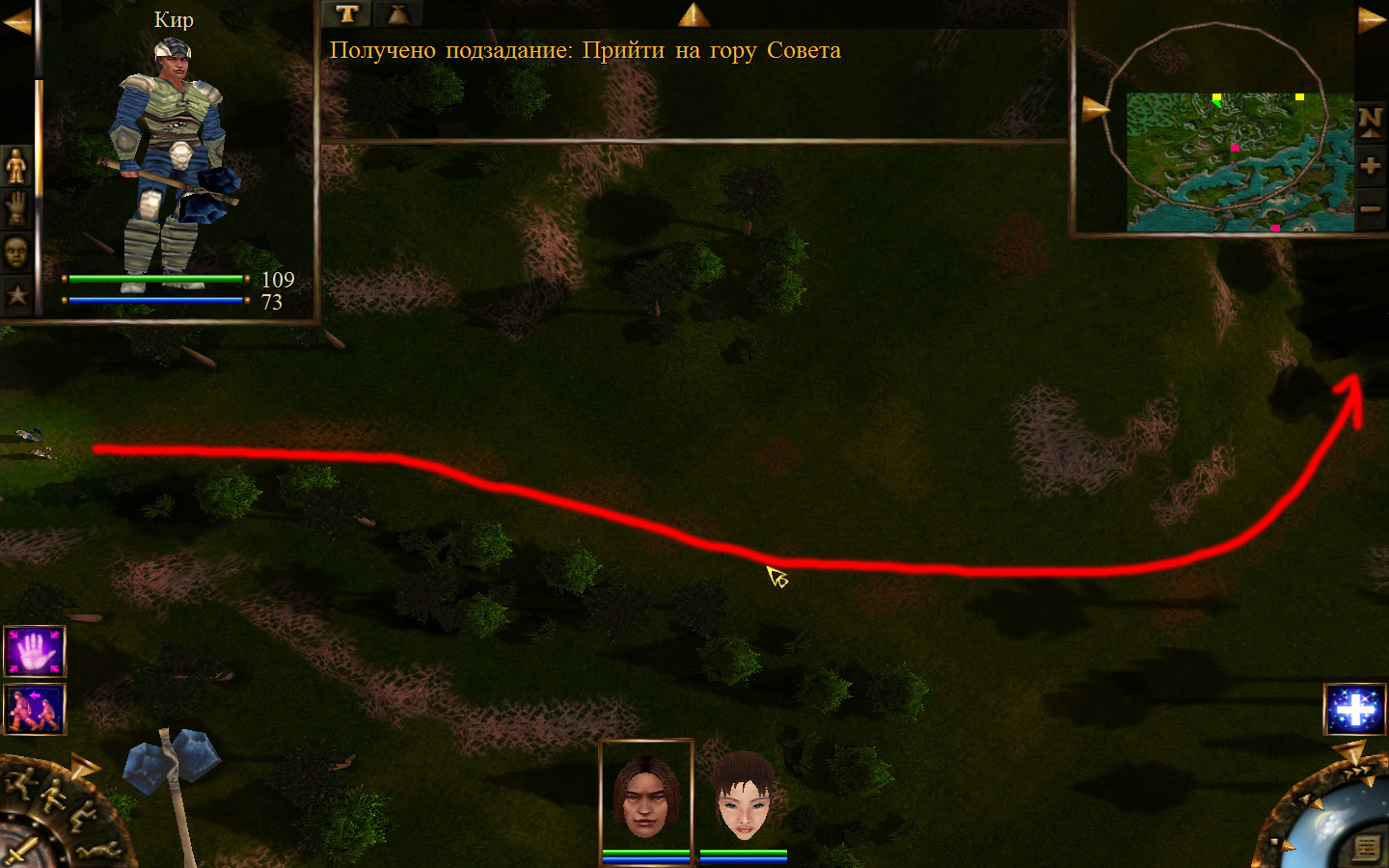The height and width of the screenshot is (868, 1389).
Task: Open the hand icon panel beside Kir
Action: click(x=17, y=208)
